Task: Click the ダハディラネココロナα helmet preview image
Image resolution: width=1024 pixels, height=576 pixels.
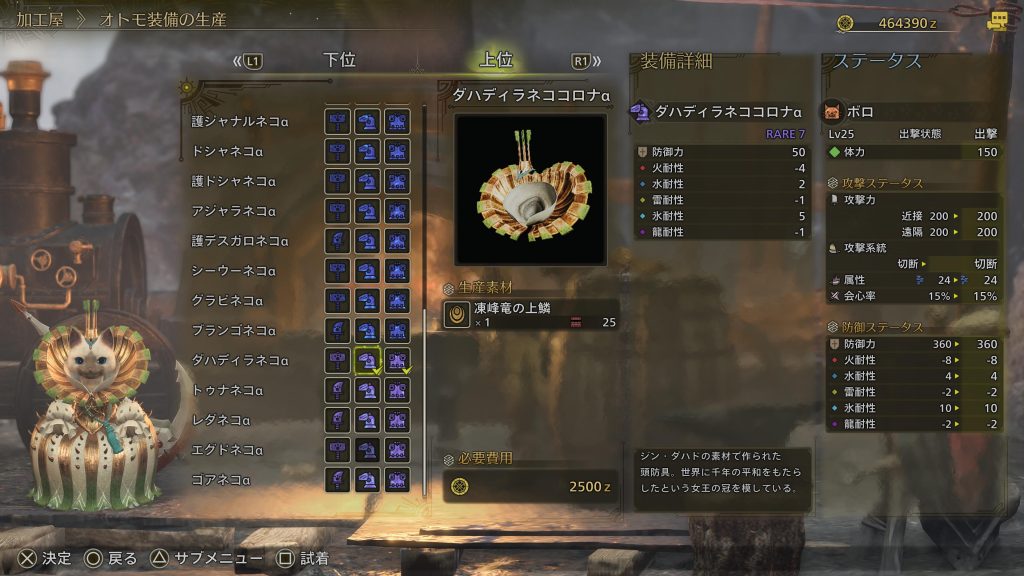Action: 530,189
